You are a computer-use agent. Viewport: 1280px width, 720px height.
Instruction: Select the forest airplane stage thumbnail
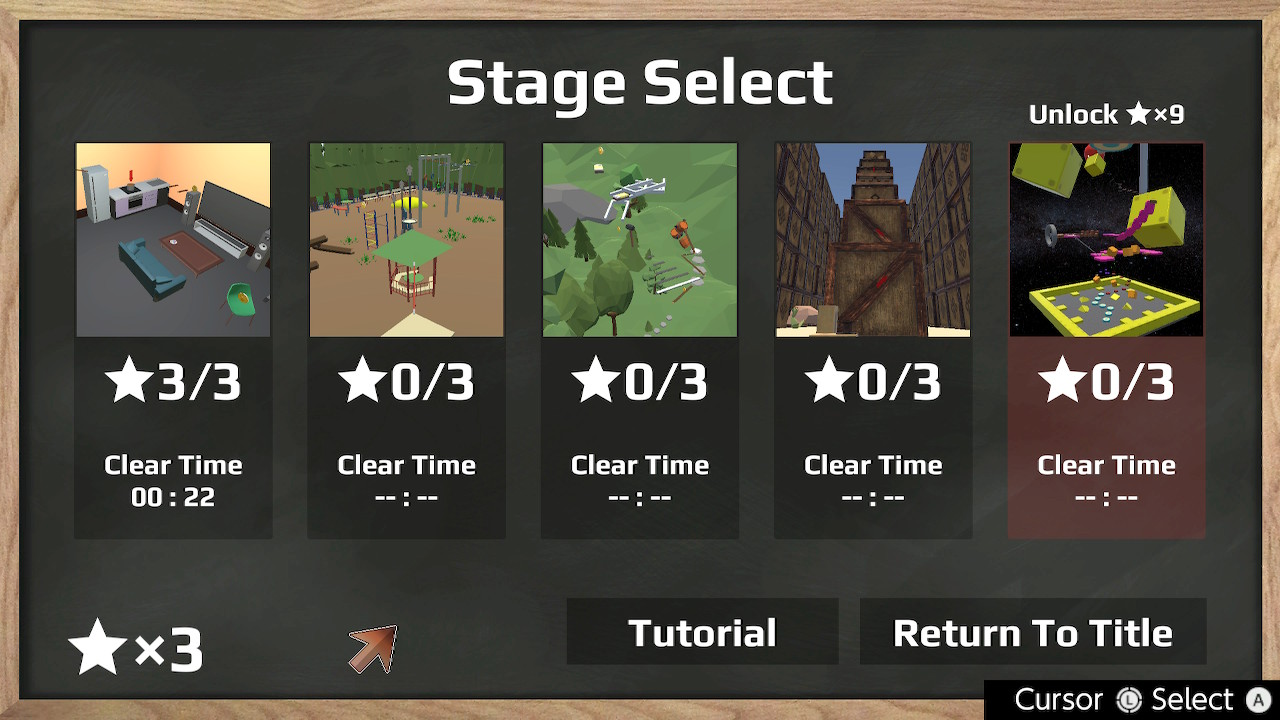coord(639,239)
